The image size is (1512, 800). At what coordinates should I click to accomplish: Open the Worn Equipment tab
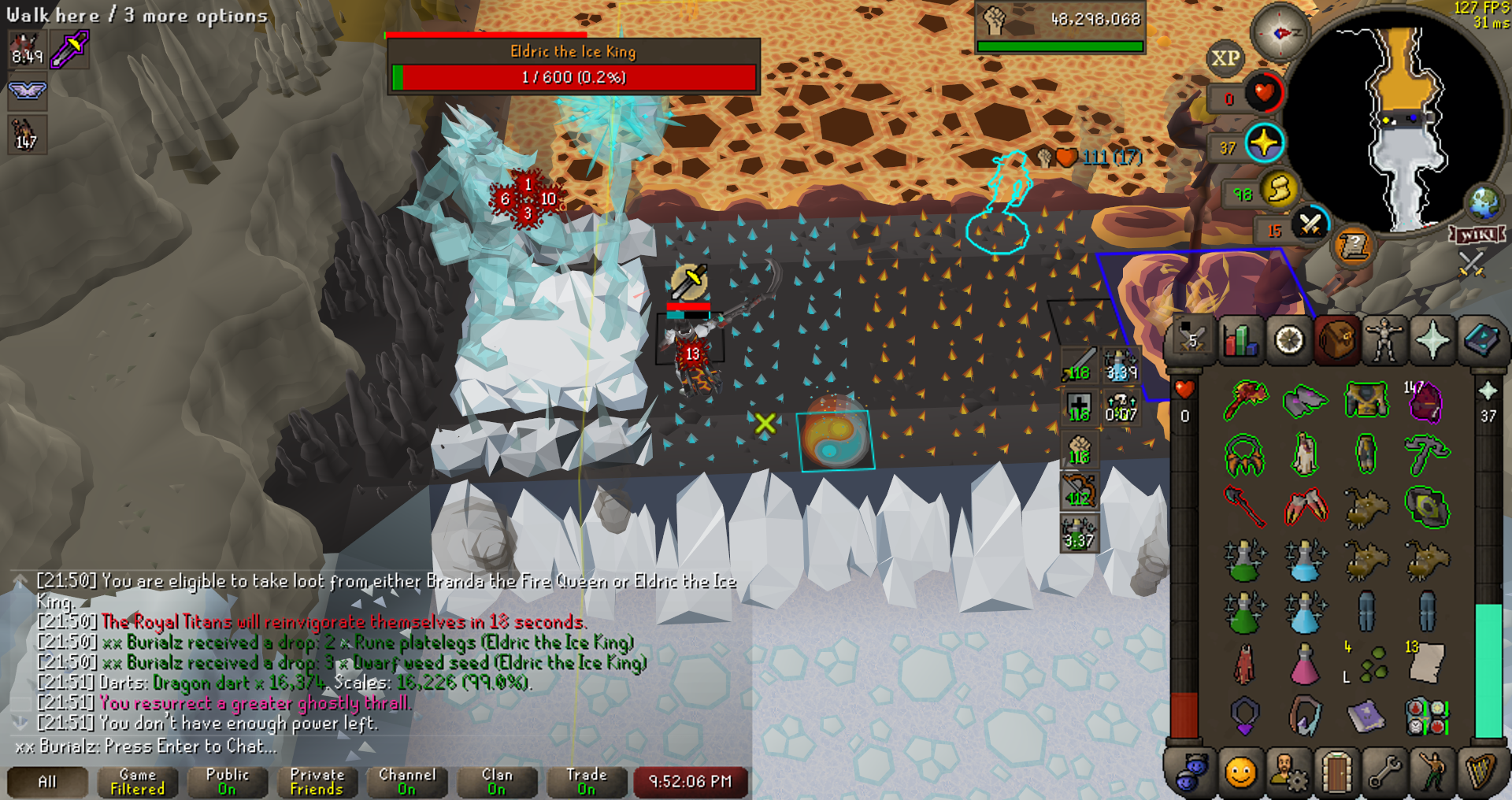tap(1384, 341)
